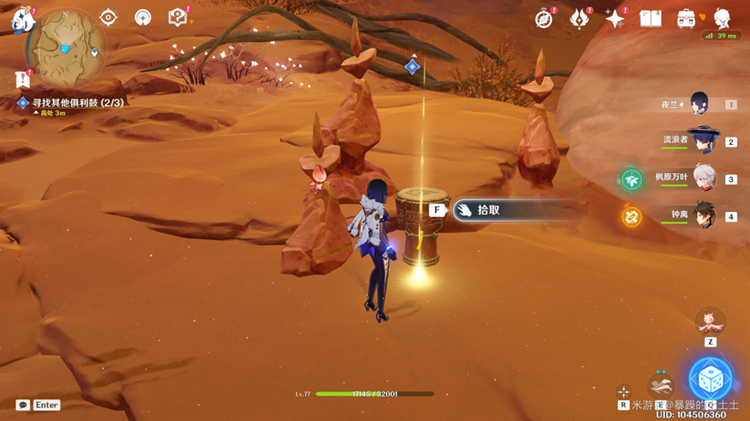Open the tutorial book with question mark
The width and height of the screenshot is (750, 421).
[x=178, y=17]
